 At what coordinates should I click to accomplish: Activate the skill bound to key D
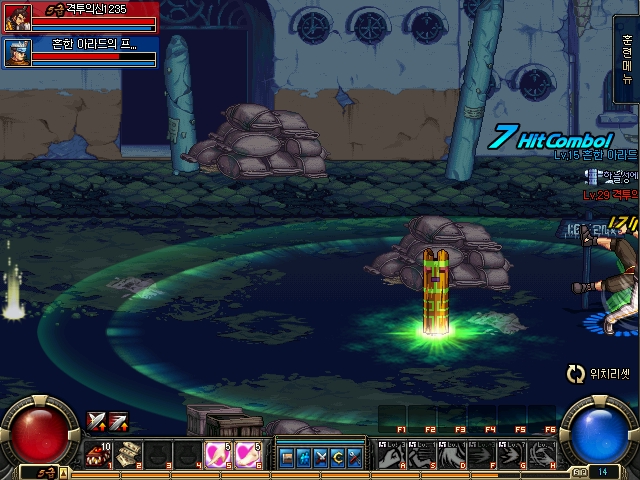pyautogui.click(x=451, y=456)
